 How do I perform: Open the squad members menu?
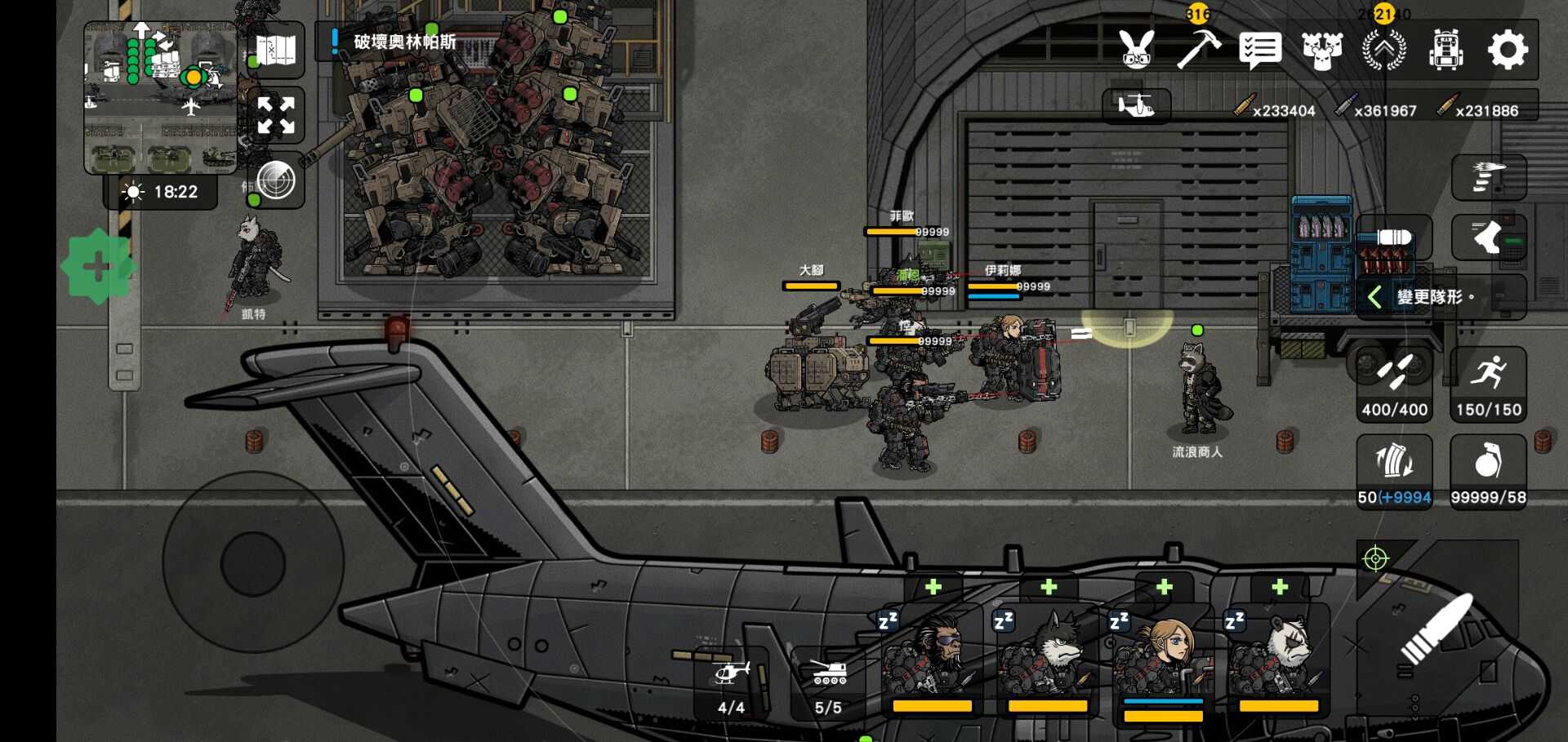(x=1321, y=51)
